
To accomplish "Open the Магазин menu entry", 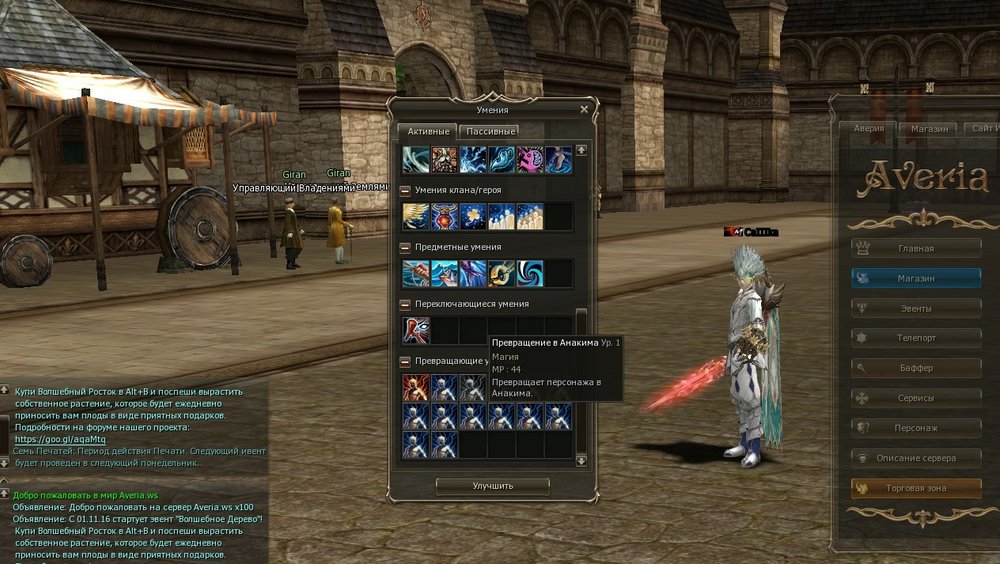I will click(x=916, y=278).
